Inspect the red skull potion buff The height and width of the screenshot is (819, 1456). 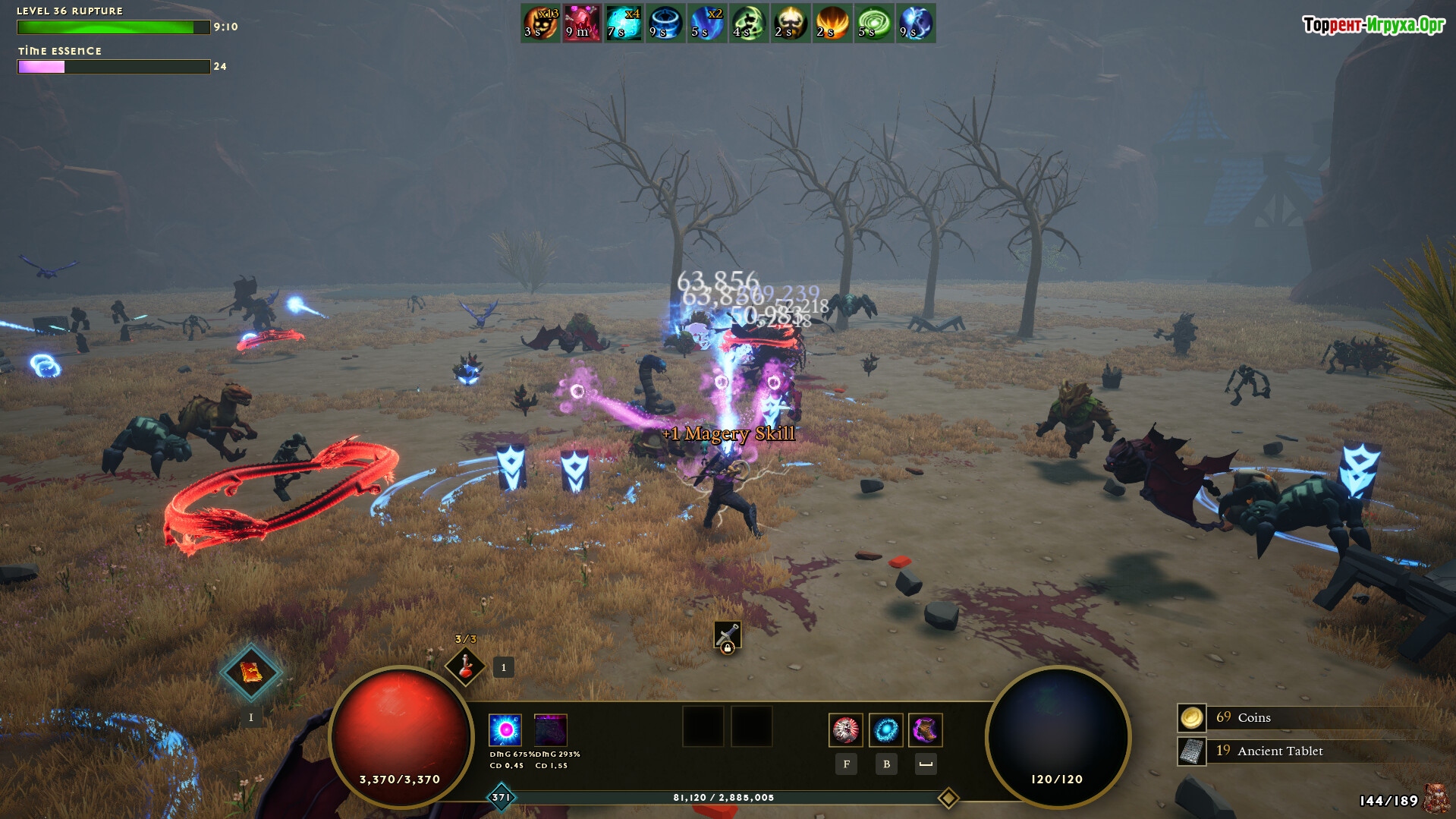[582, 23]
